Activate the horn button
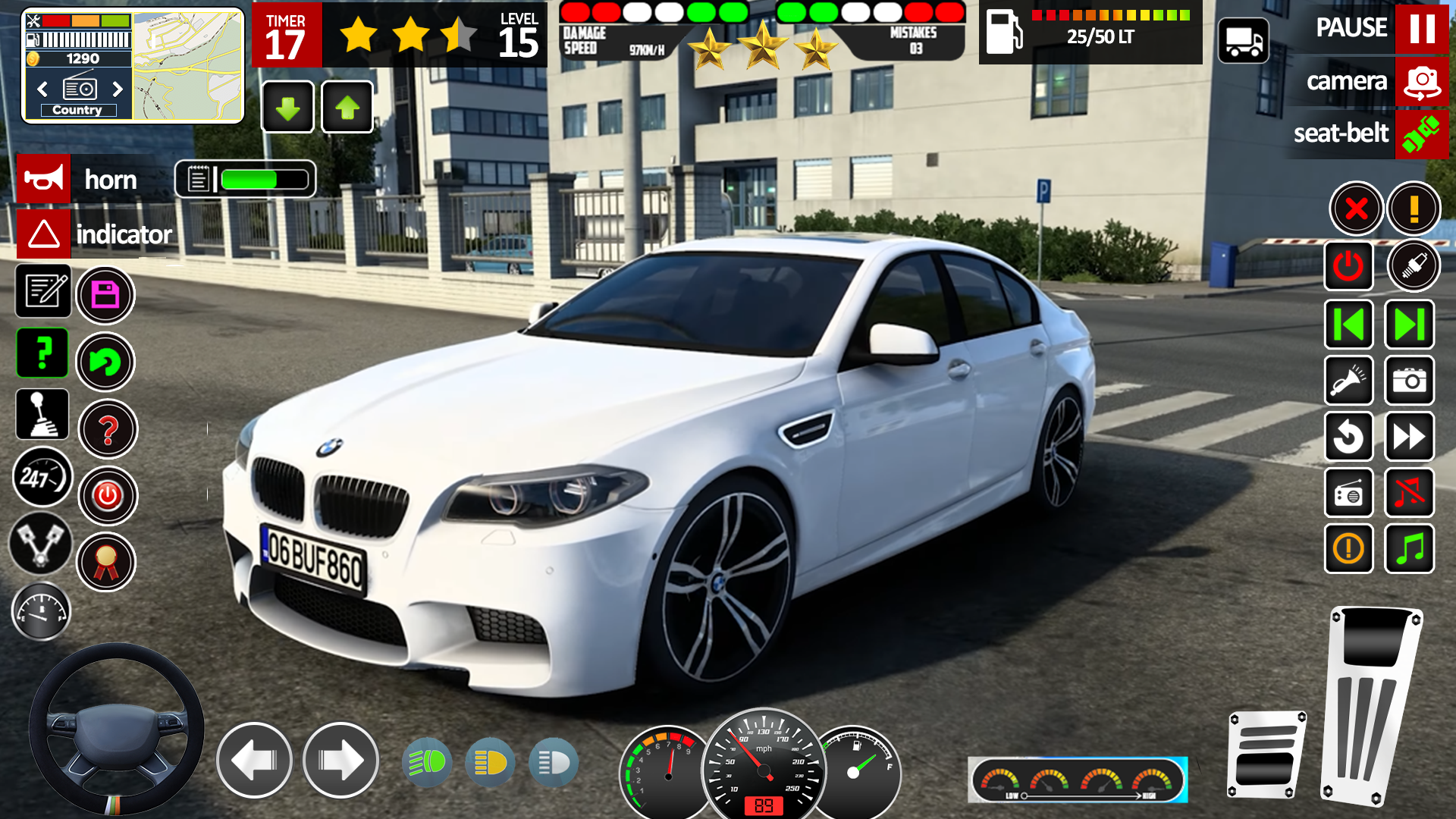1456x819 pixels. [x=83, y=179]
